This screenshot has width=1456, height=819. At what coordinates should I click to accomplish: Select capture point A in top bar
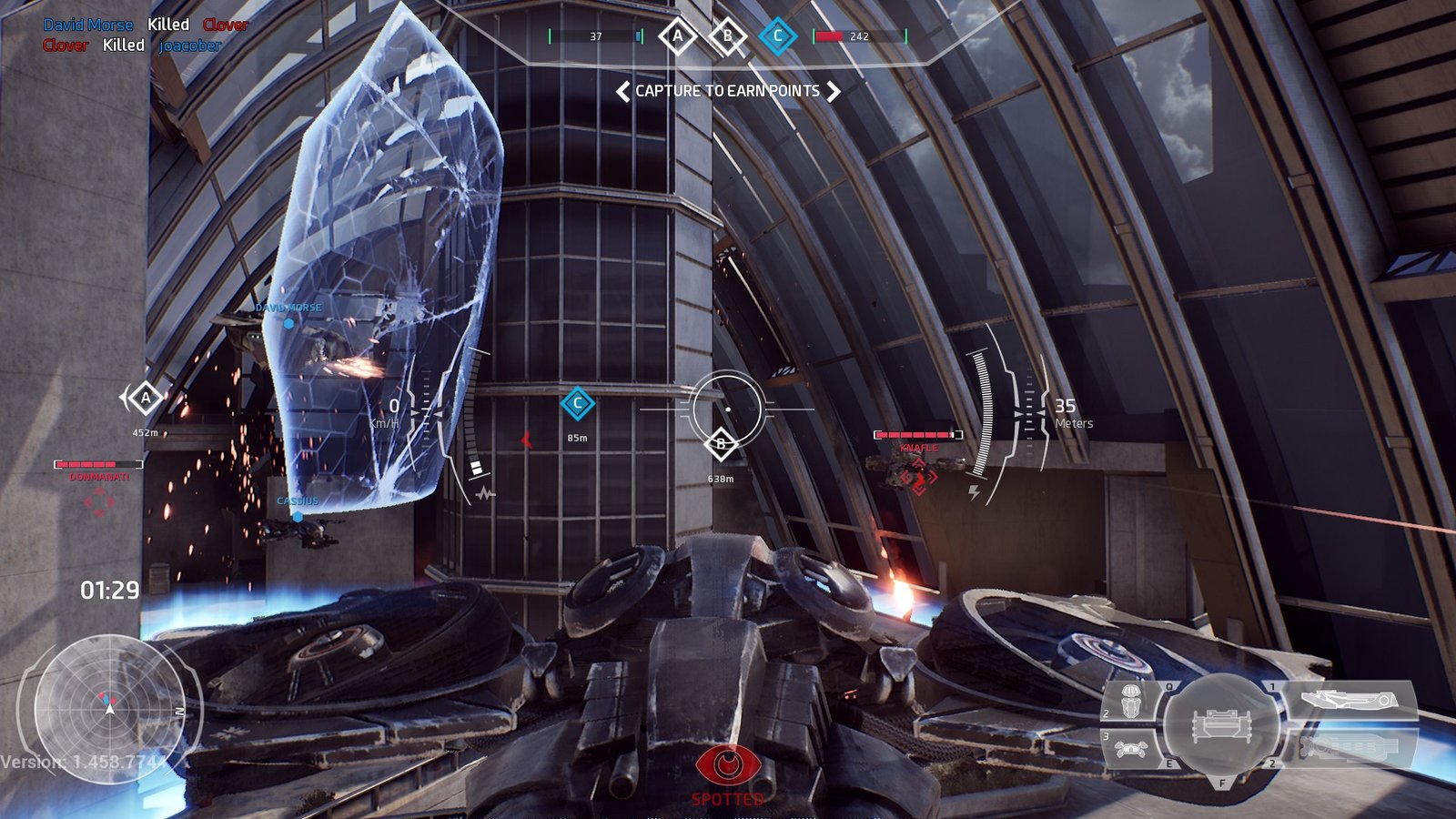click(x=677, y=36)
